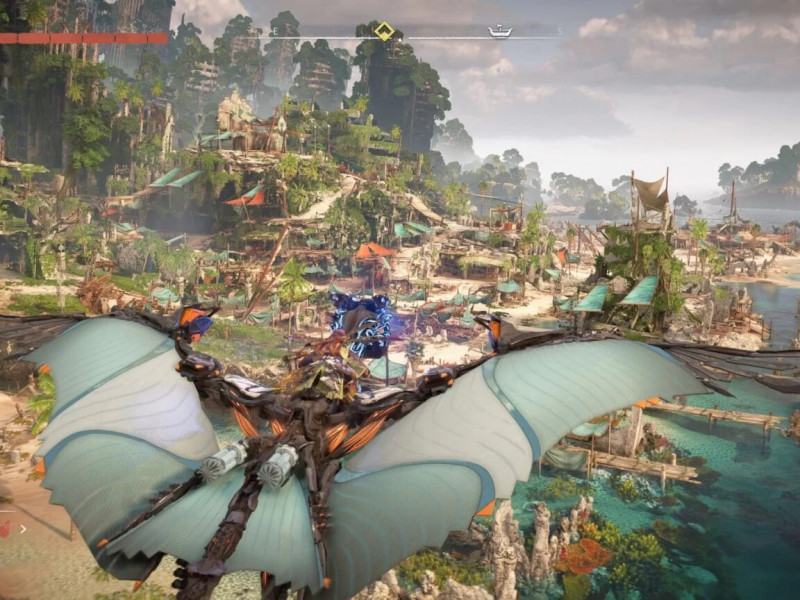Select the yellow diamond quest marker on compass

pyautogui.click(x=384, y=31)
